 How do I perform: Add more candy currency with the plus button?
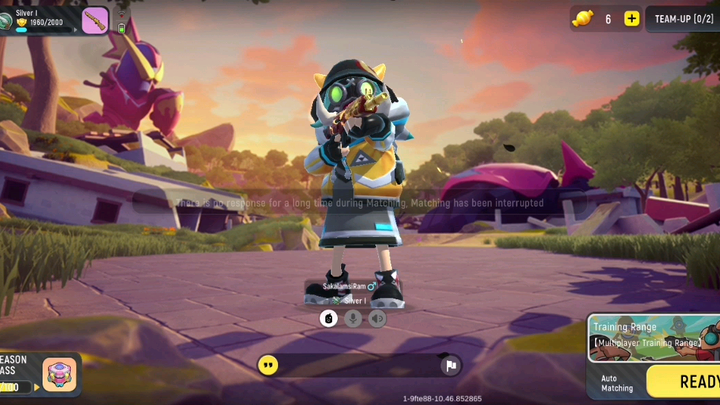pos(631,19)
